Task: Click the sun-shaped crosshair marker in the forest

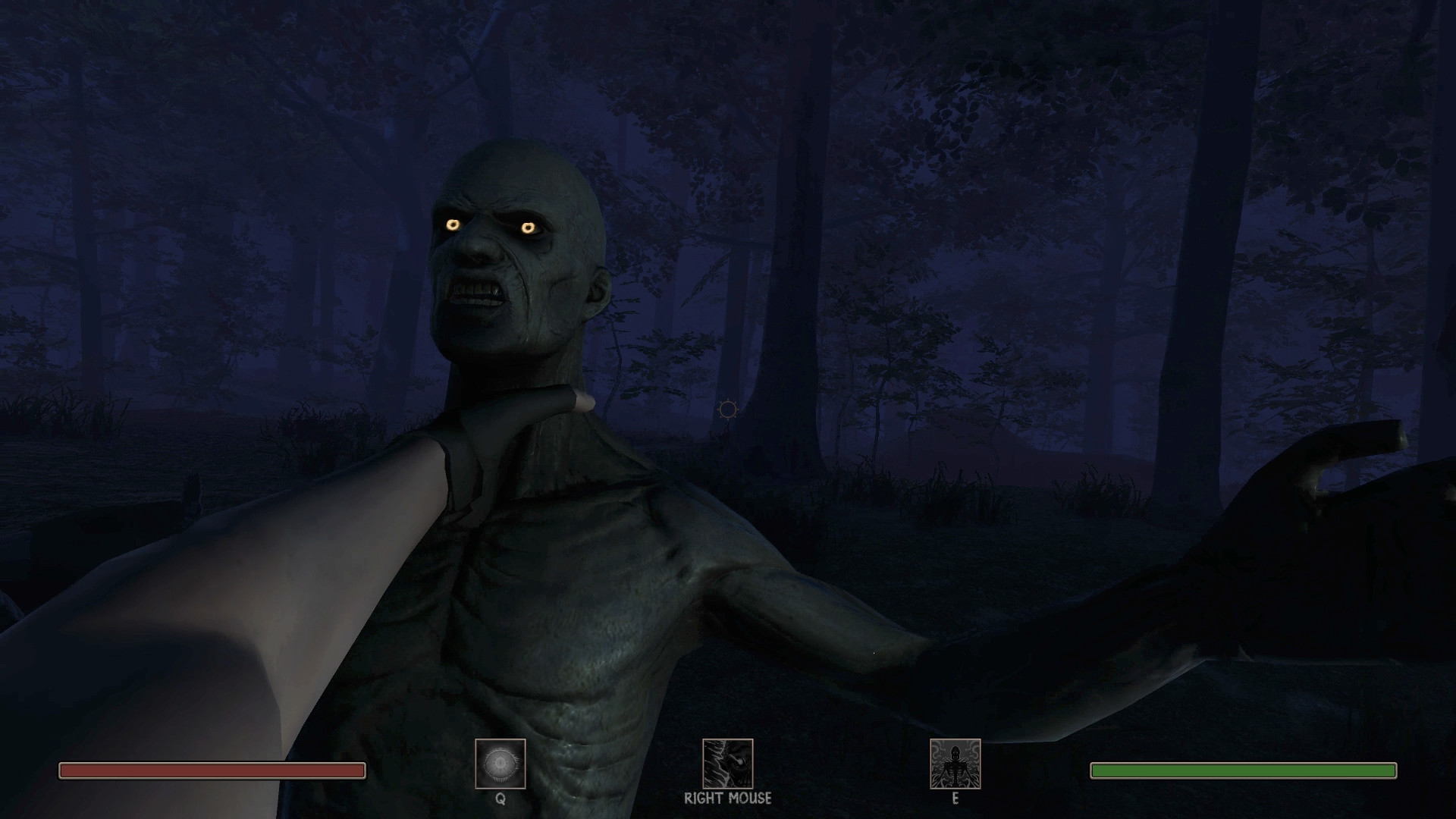Action: tap(727, 410)
